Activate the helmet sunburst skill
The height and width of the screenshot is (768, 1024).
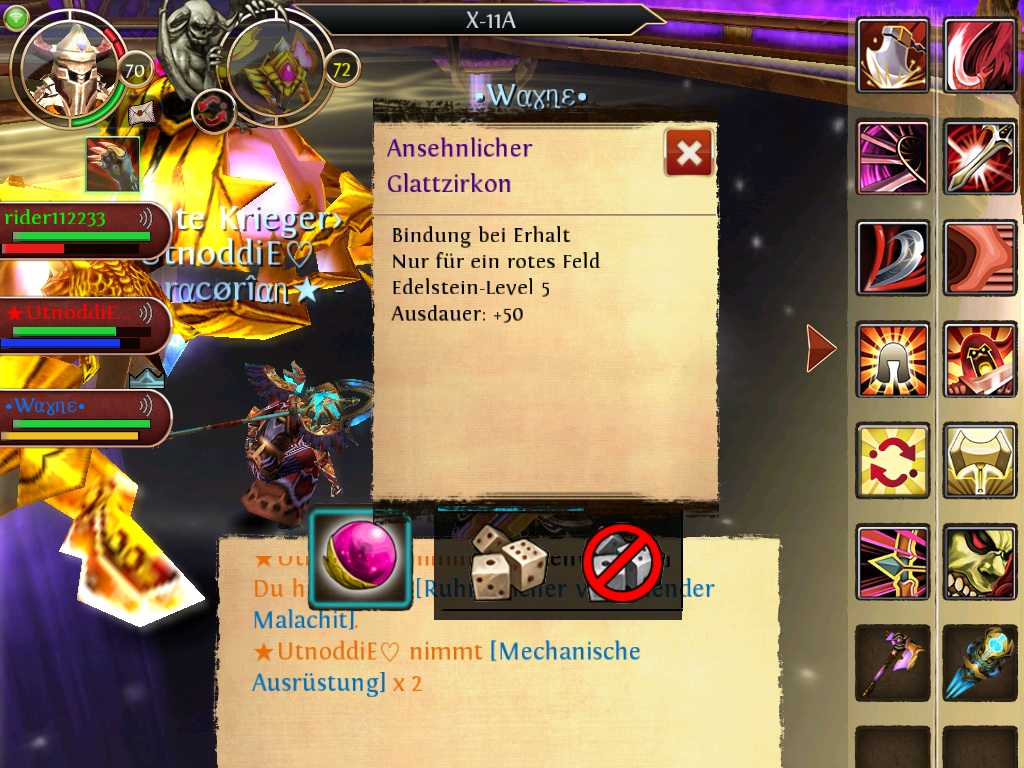pos(893,359)
